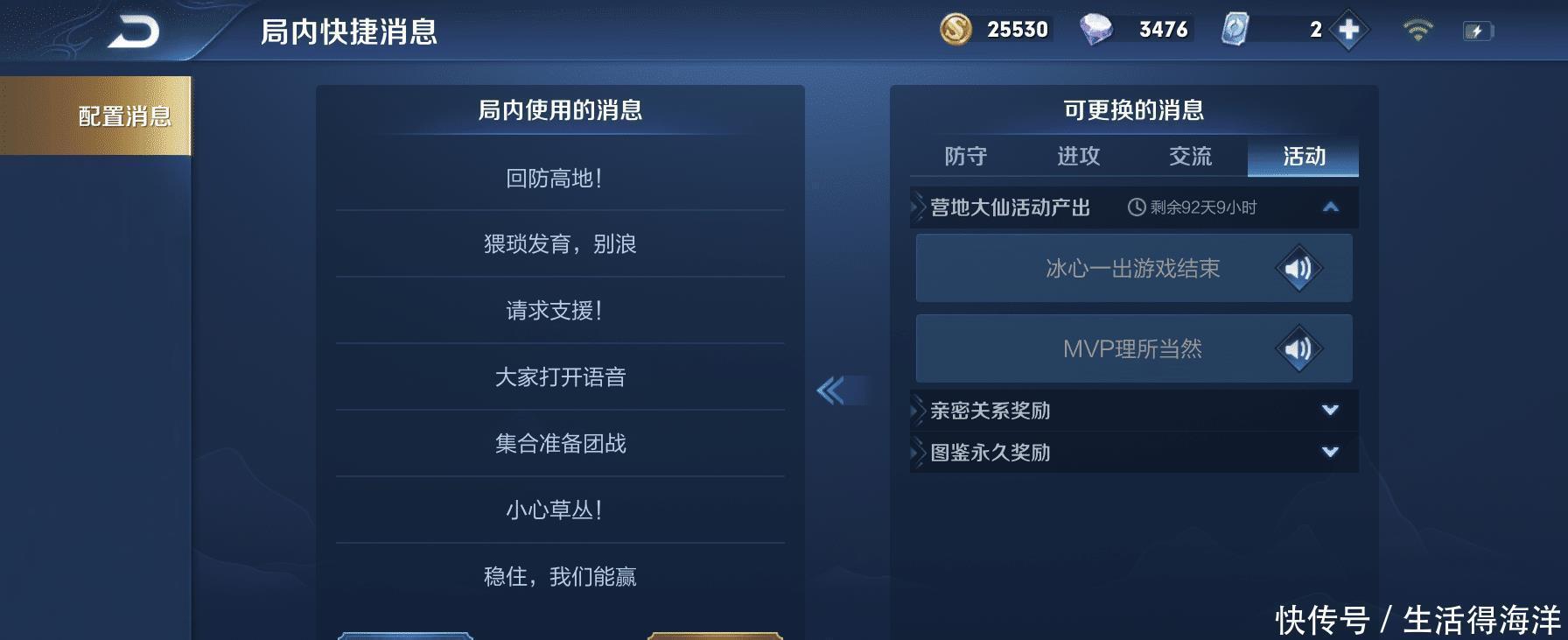Click the diamond currency icon
Screen dimensions: 1568x640
1098,29
